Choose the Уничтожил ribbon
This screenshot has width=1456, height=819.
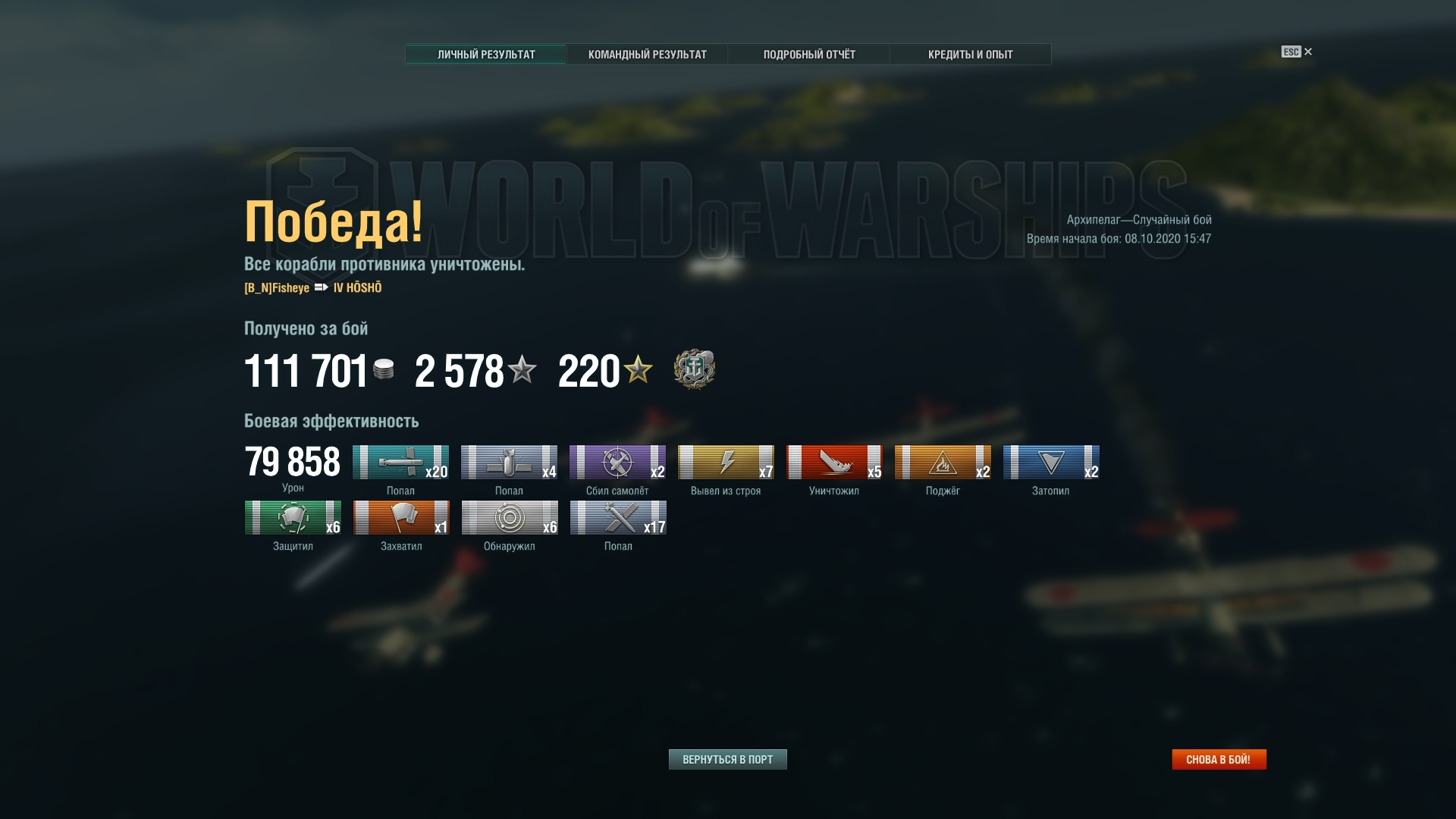pyautogui.click(x=834, y=463)
